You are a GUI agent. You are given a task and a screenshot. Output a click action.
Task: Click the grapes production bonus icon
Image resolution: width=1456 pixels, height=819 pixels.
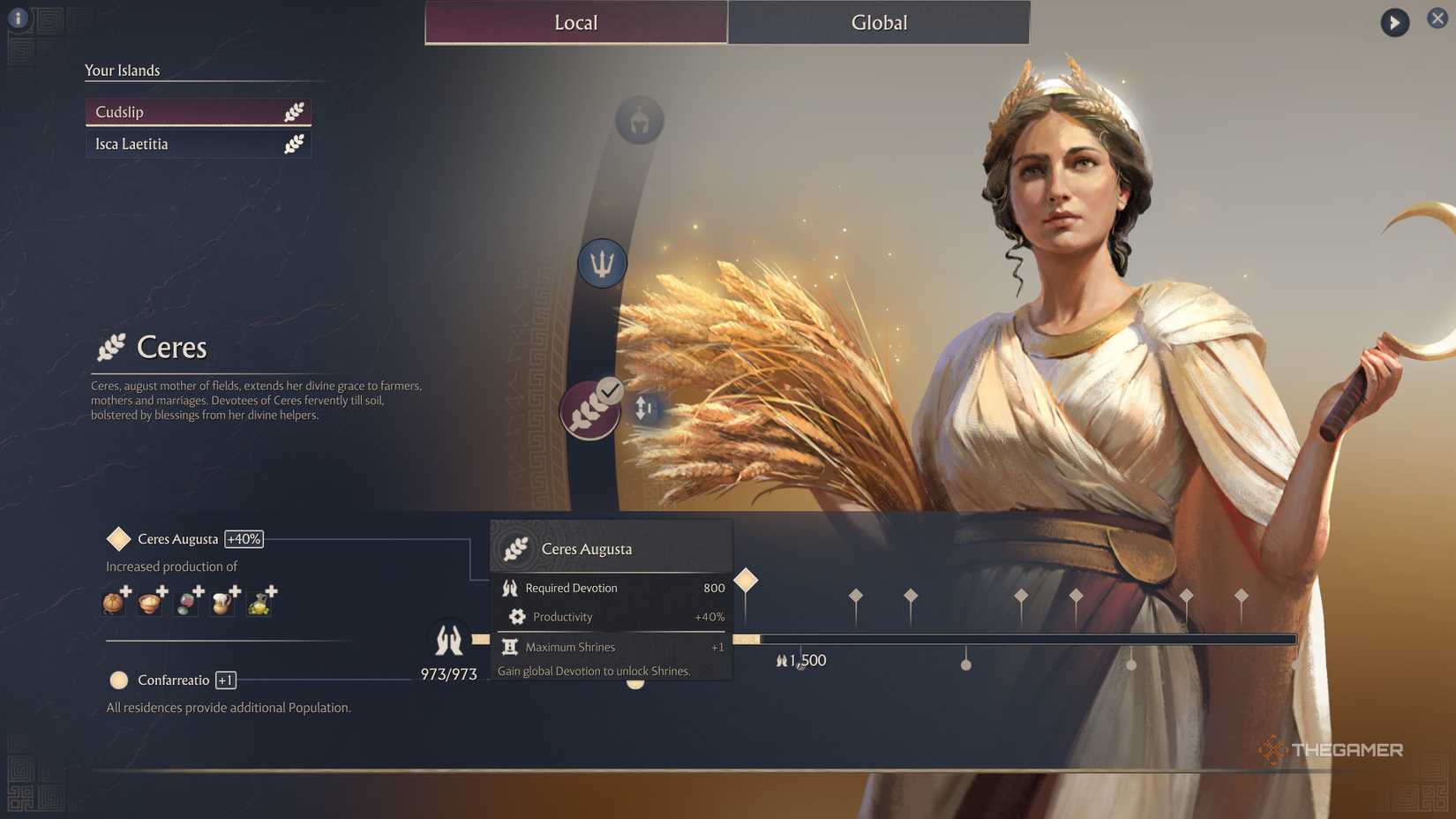coord(185,603)
